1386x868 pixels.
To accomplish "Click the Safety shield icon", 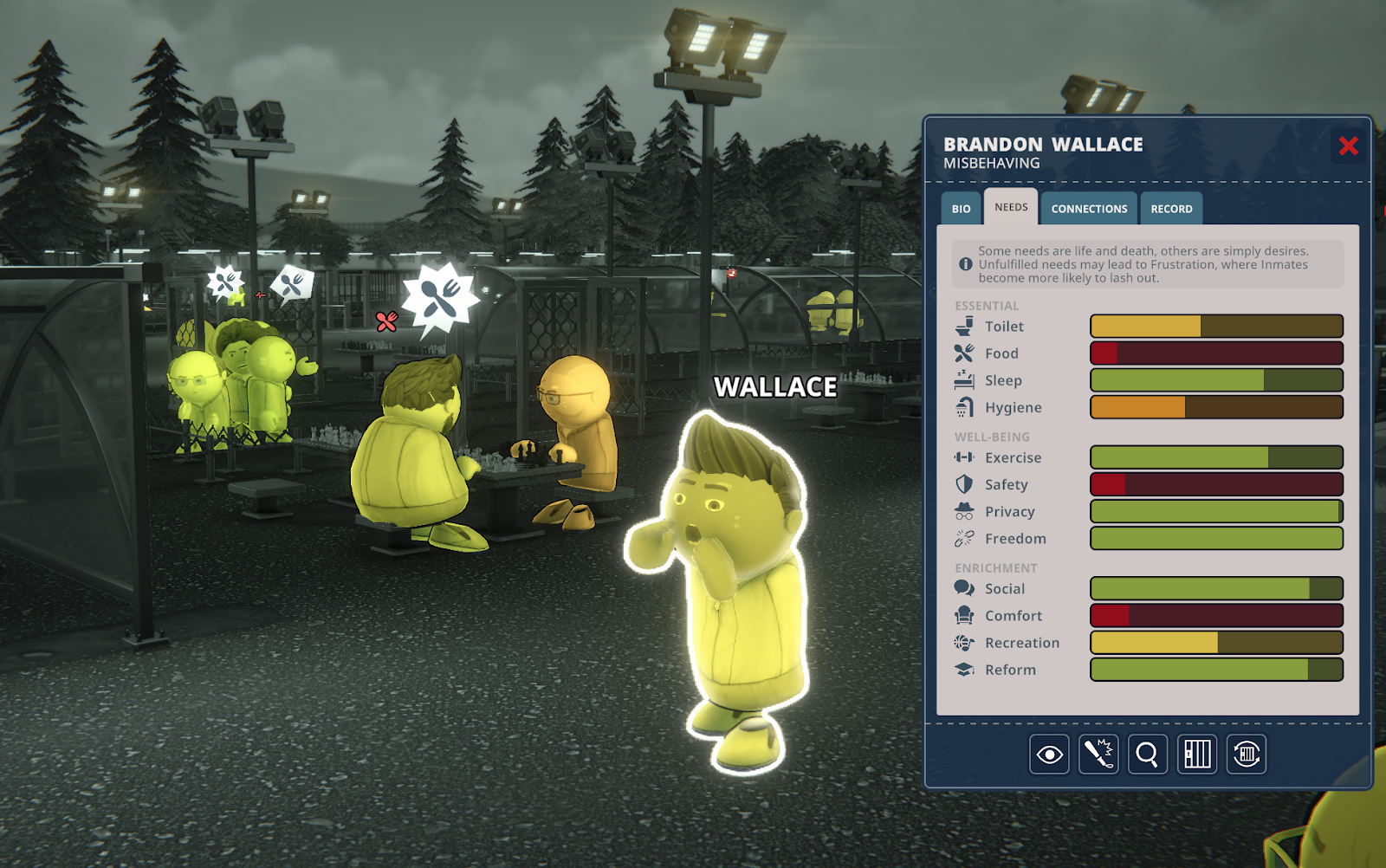I will 963,484.
